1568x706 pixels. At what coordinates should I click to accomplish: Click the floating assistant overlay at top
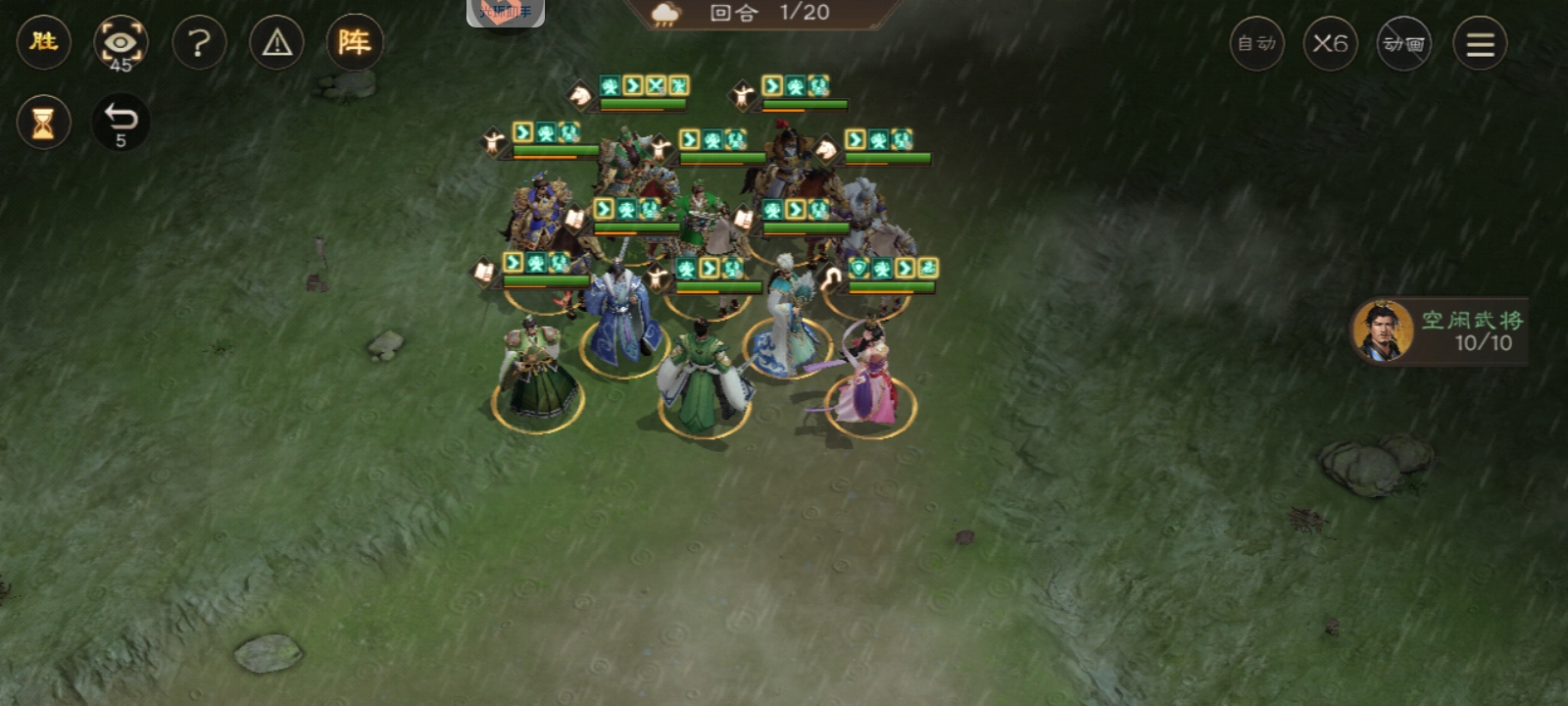tap(506, 12)
